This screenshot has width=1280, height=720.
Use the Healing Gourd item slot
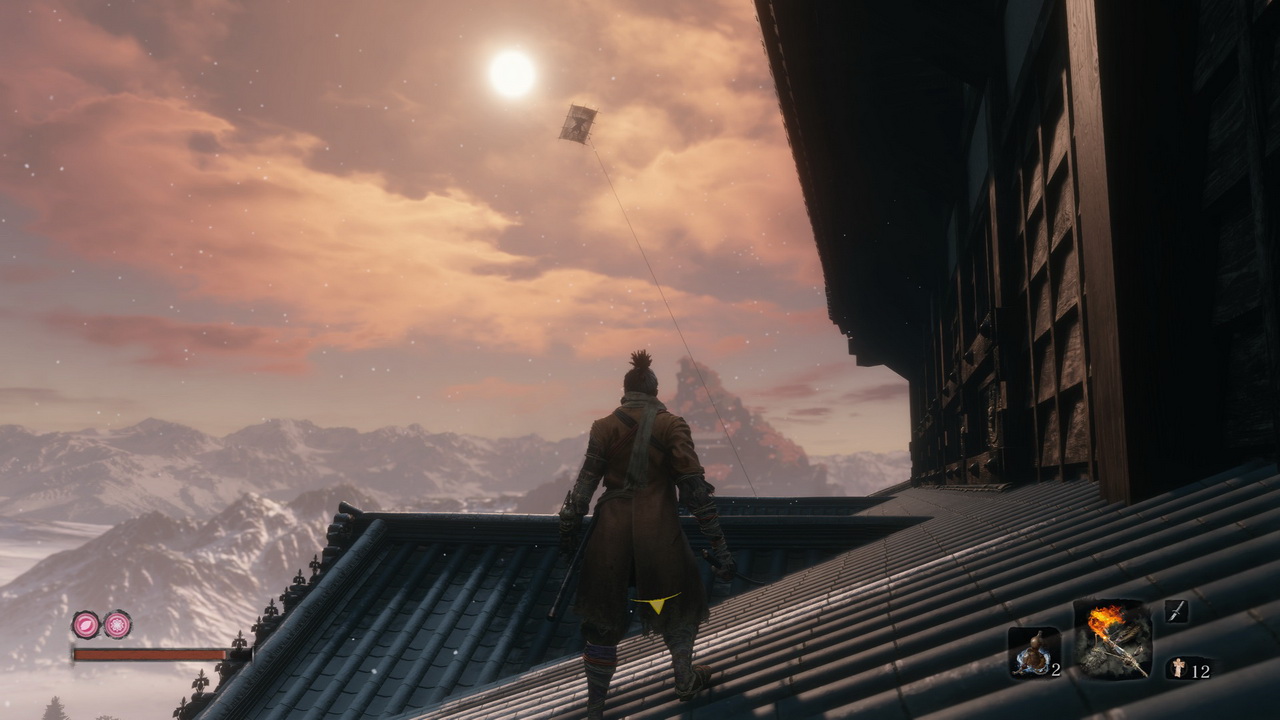click(1033, 653)
